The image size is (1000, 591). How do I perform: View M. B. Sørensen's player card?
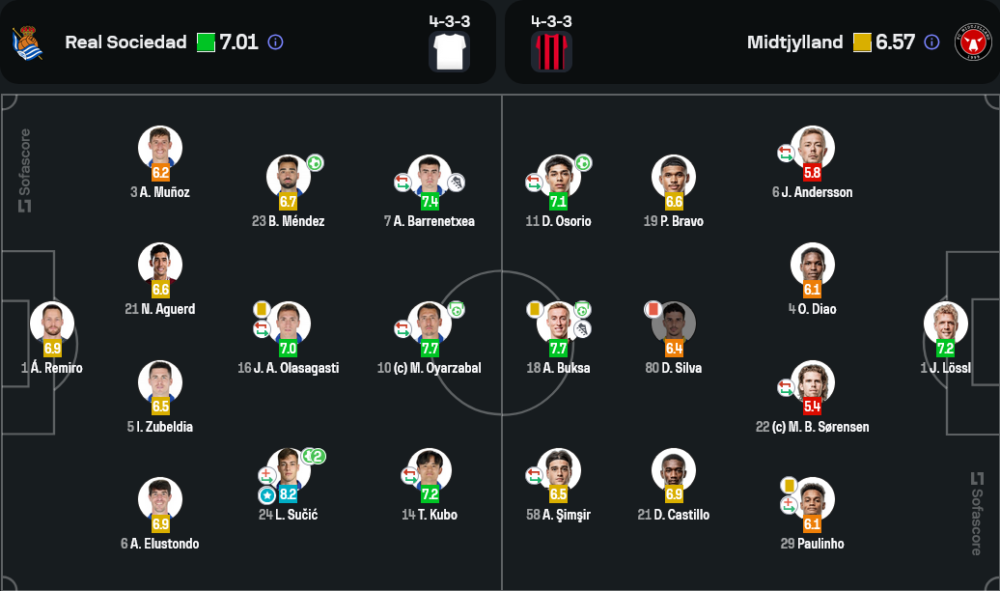812,382
